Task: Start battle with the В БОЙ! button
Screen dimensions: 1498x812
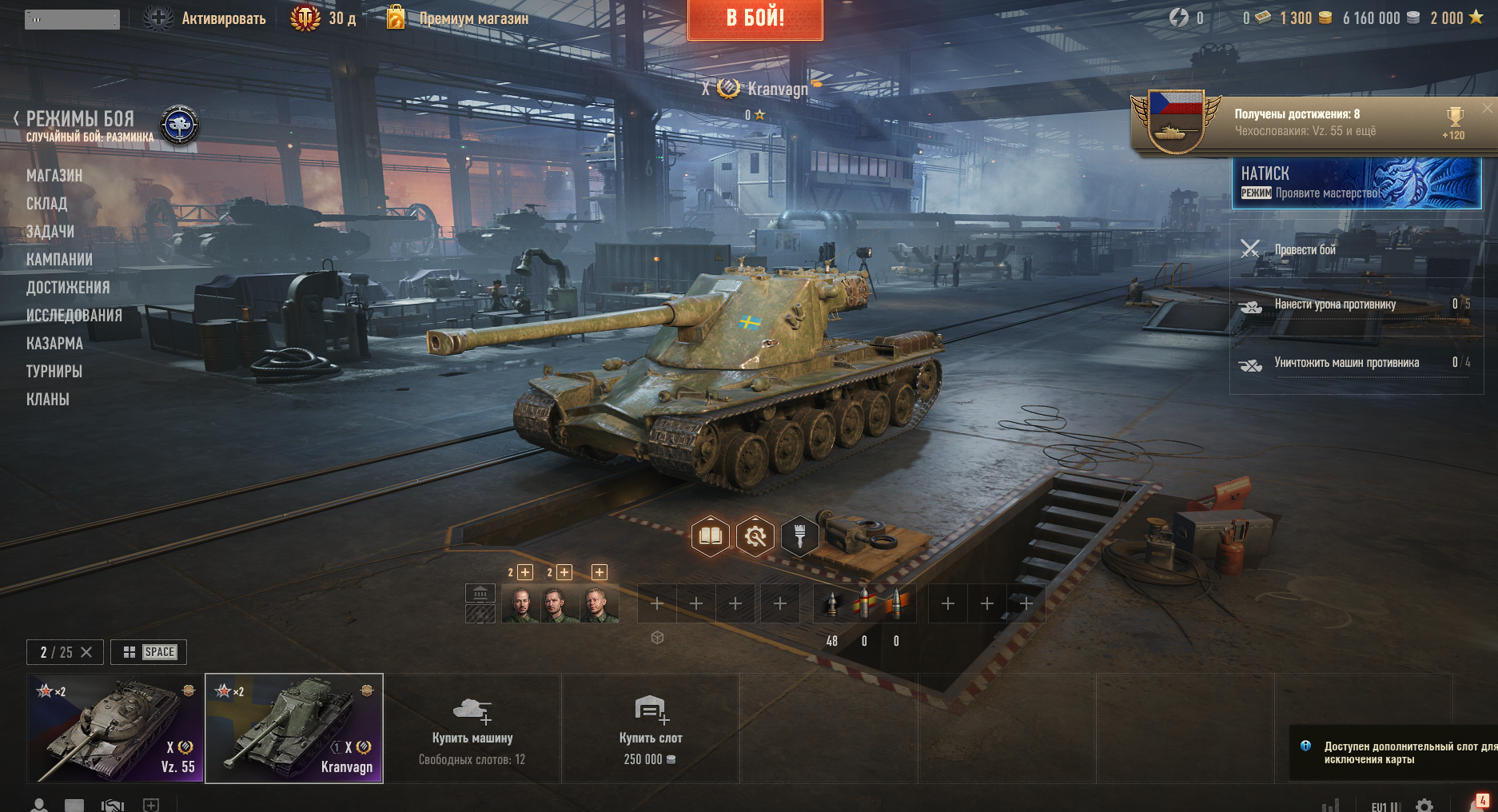Action: click(x=755, y=18)
